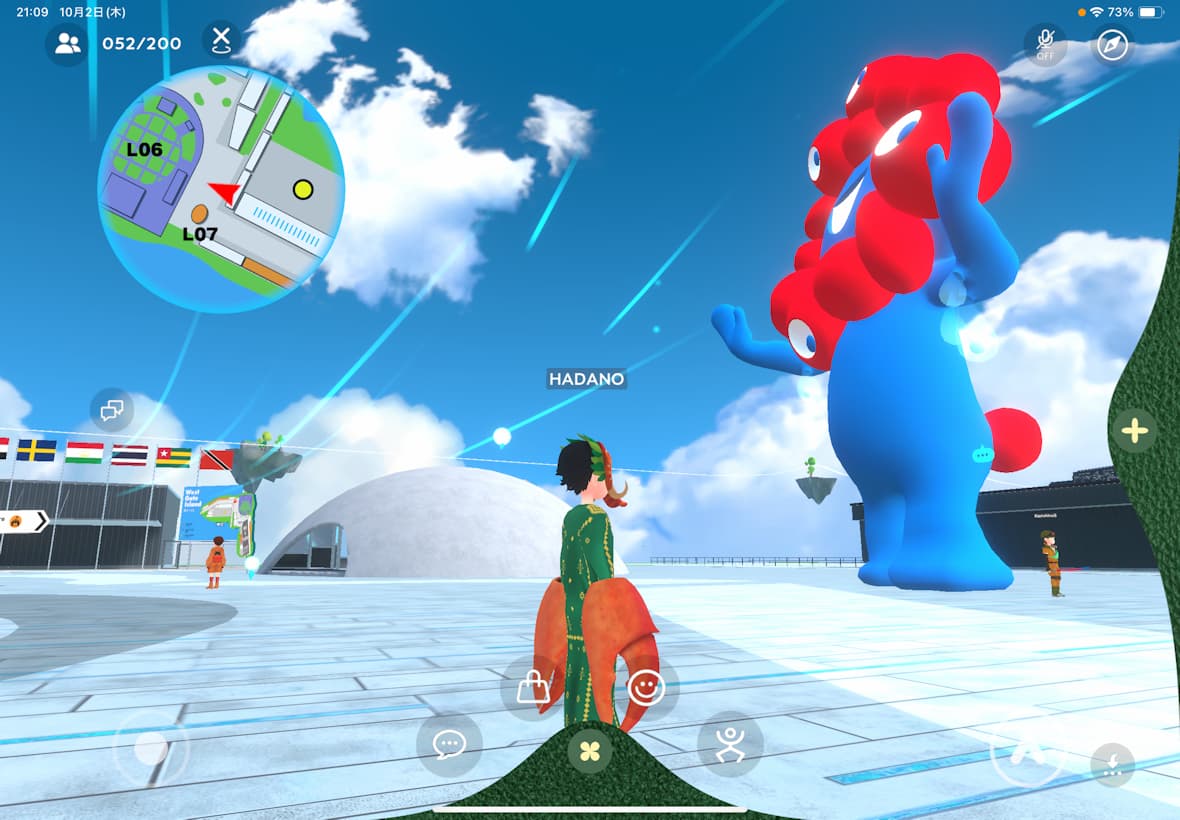The image size is (1180, 820).
Task: Tap the down-arrow with dots button
Action: pos(1112,765)
